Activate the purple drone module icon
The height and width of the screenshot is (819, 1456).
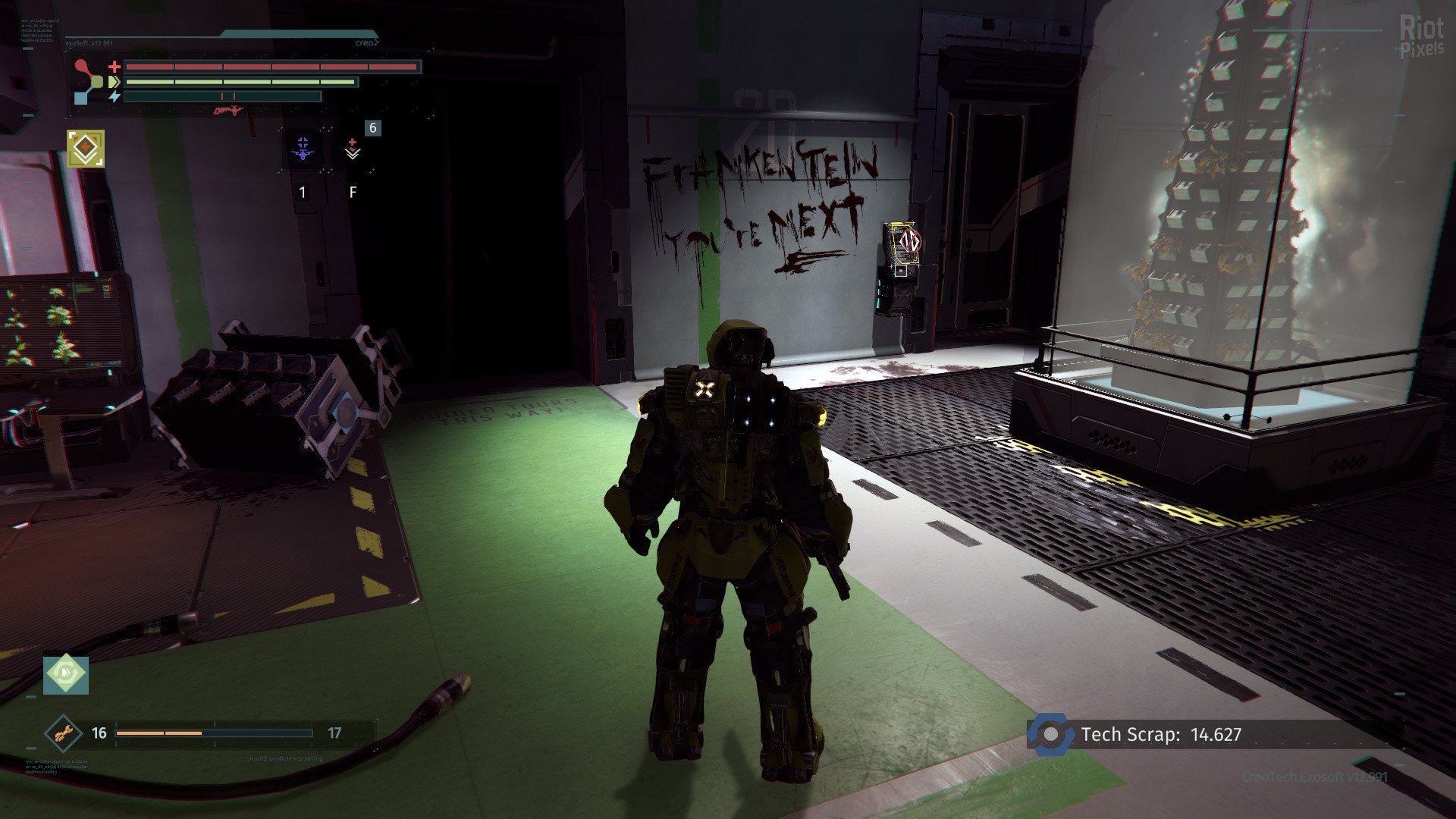(x=303, y=147)
